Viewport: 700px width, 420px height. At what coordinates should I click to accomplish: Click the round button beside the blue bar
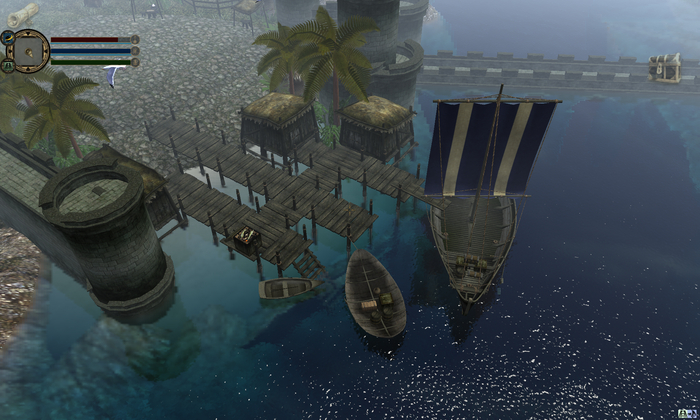coord(135,51)
